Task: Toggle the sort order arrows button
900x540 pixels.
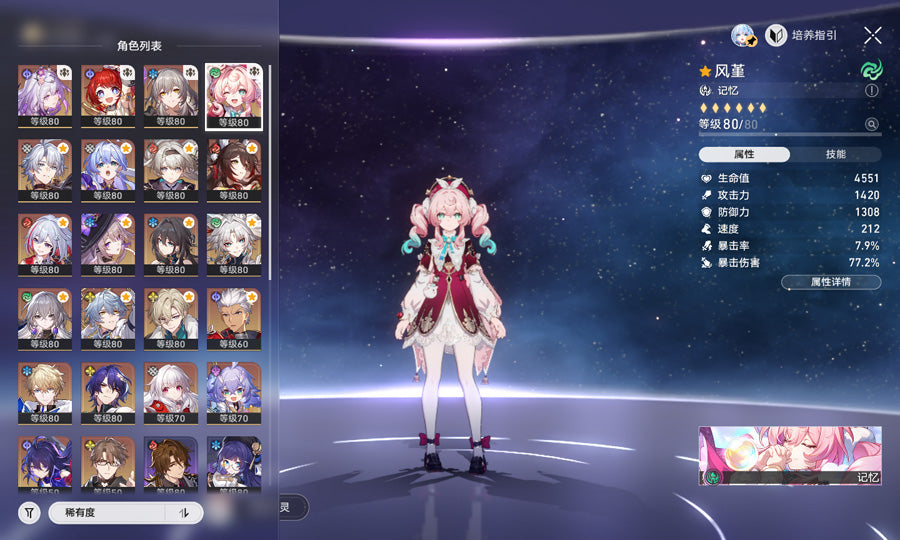Action: (x=184, y=513)
